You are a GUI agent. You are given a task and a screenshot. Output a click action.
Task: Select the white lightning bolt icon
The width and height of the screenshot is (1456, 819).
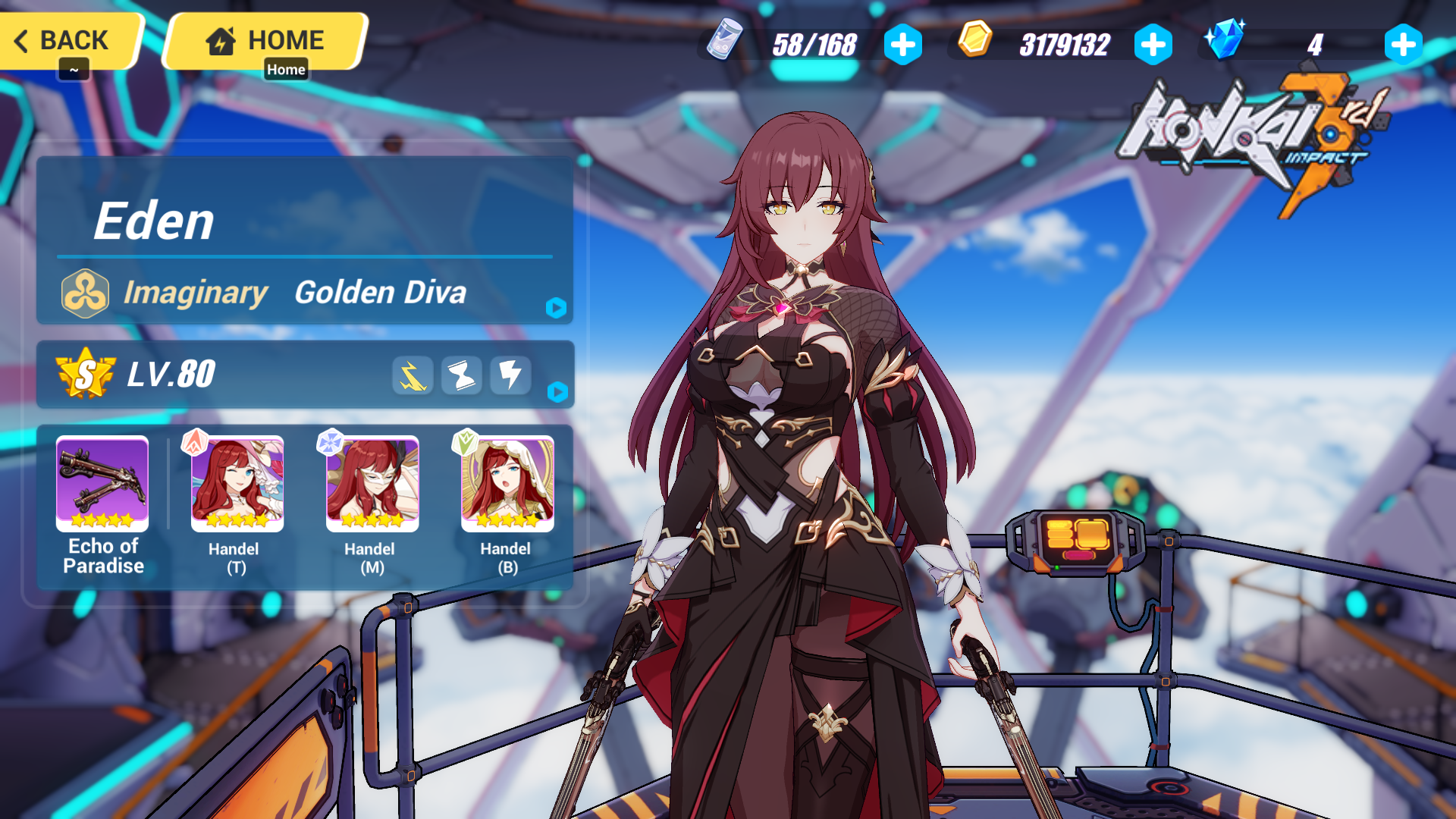click(x=510, y=375)
